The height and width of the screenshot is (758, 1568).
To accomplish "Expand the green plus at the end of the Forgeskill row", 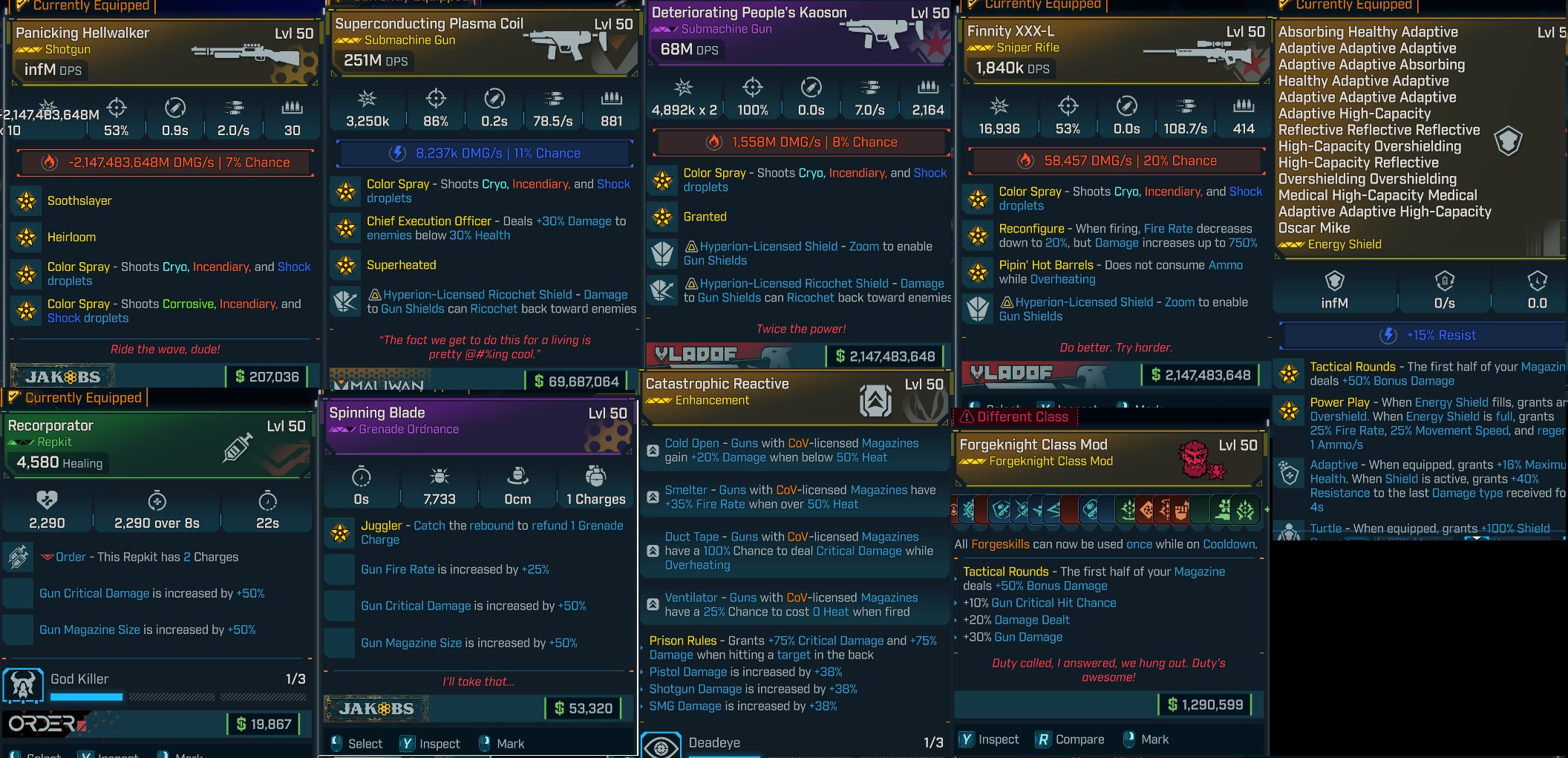I will pos(1265,510).
